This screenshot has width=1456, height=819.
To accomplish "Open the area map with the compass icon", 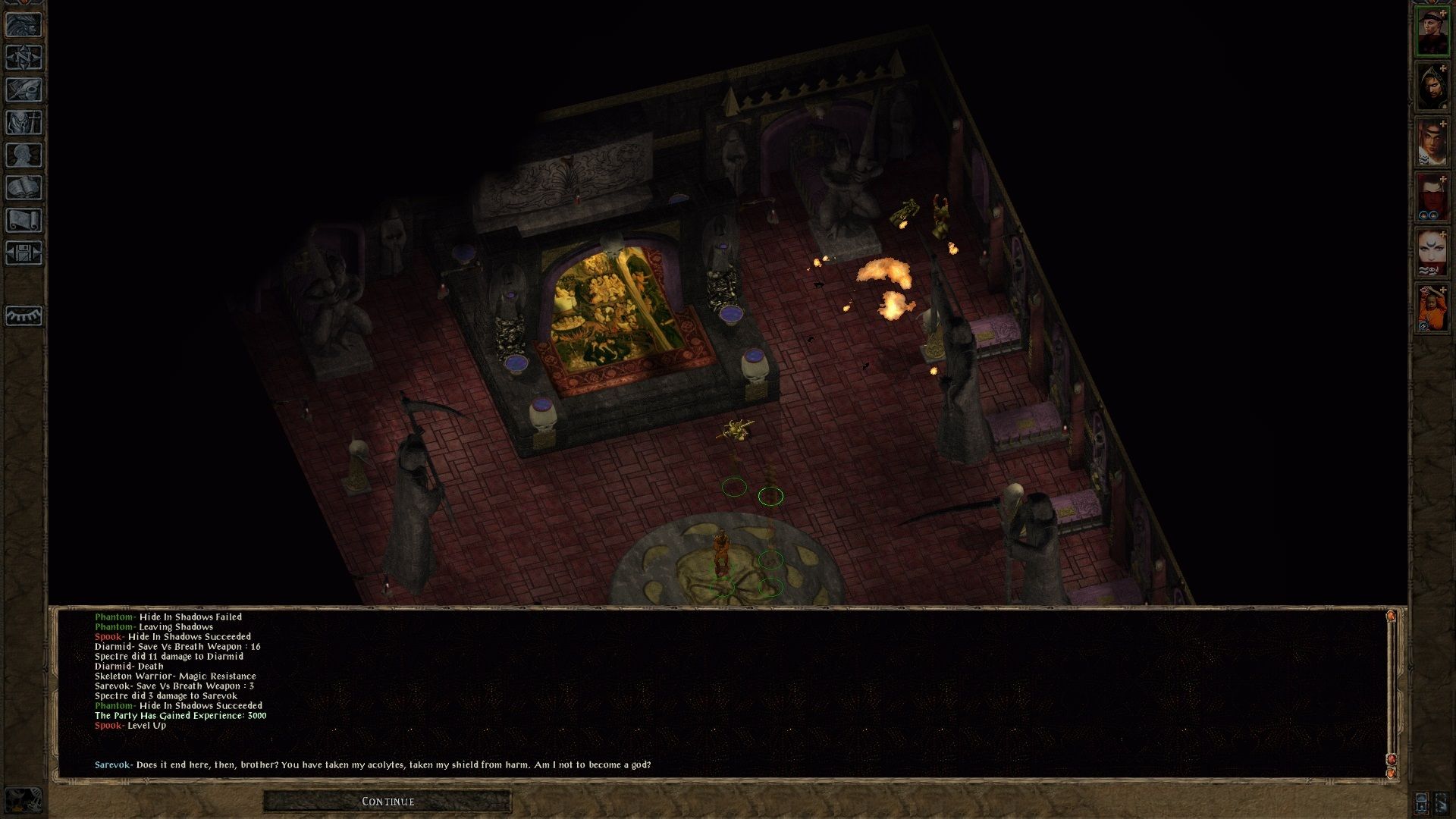I will (24, 58).
